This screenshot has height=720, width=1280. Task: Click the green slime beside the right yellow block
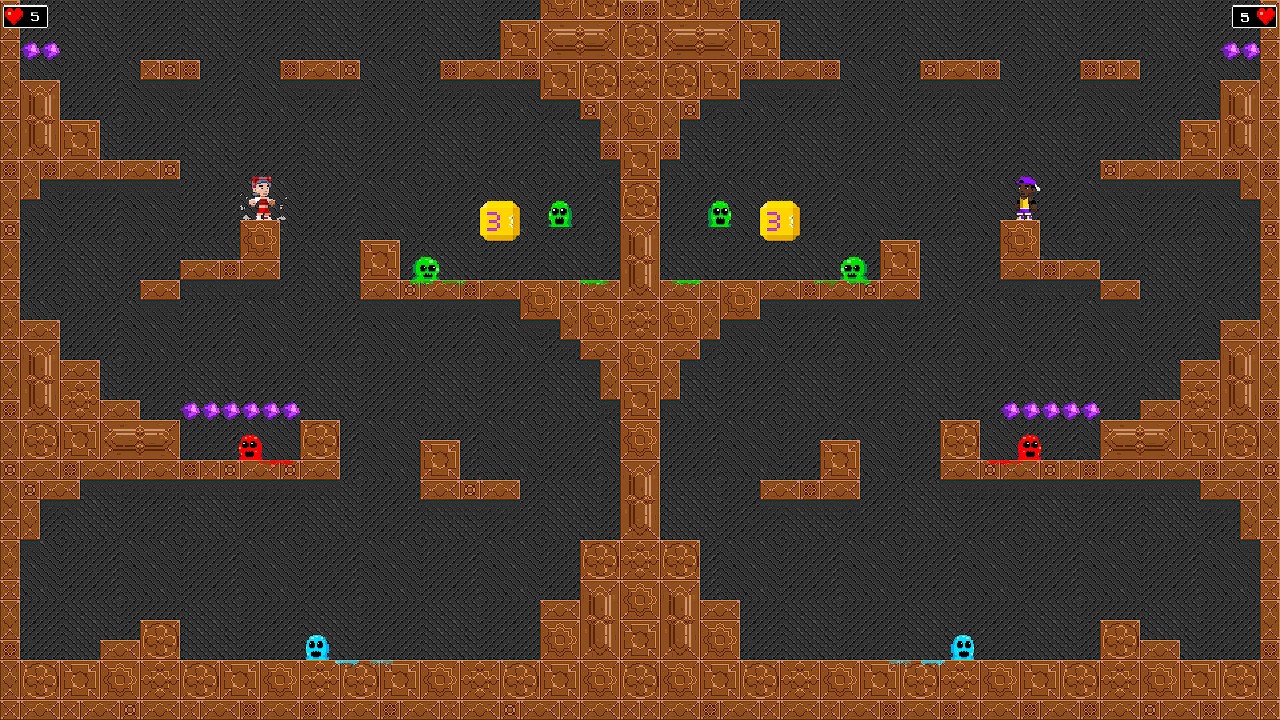720,215
